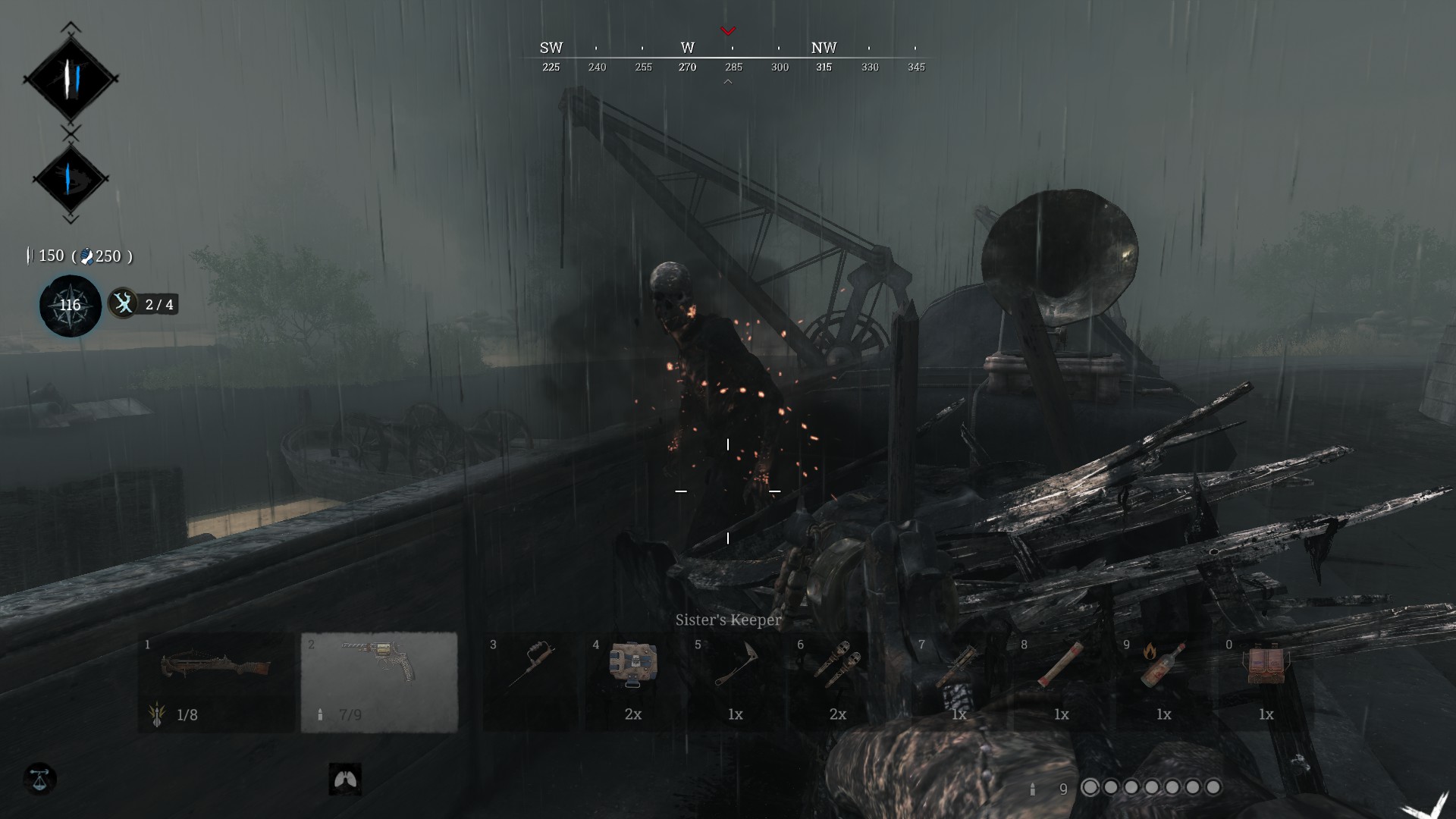The height and width of the screenshot is (819, 1456).
Task: Click the Sister's Keeper label
Action: tap(727, 620)
